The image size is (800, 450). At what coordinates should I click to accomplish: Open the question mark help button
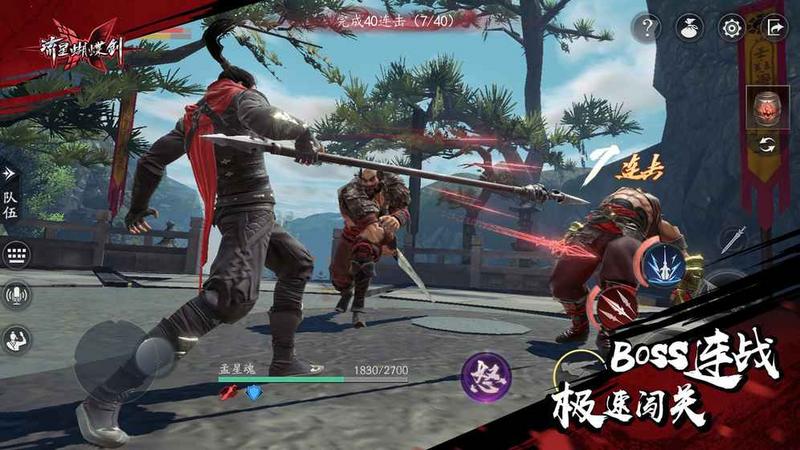[645, 27]
